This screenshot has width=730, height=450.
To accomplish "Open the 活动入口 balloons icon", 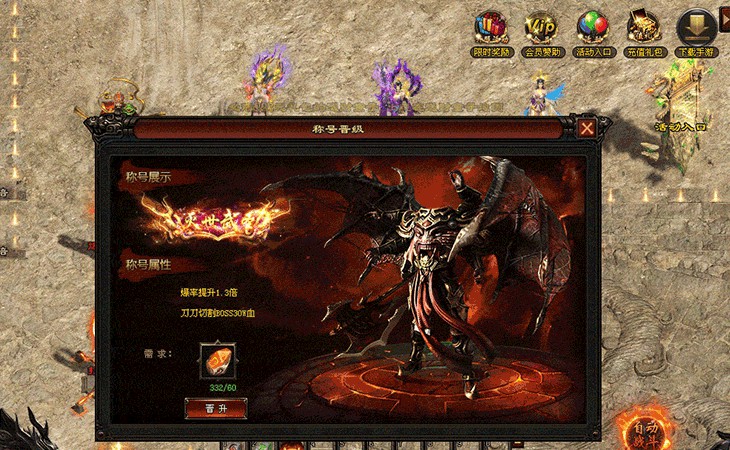I will (594, 29).
